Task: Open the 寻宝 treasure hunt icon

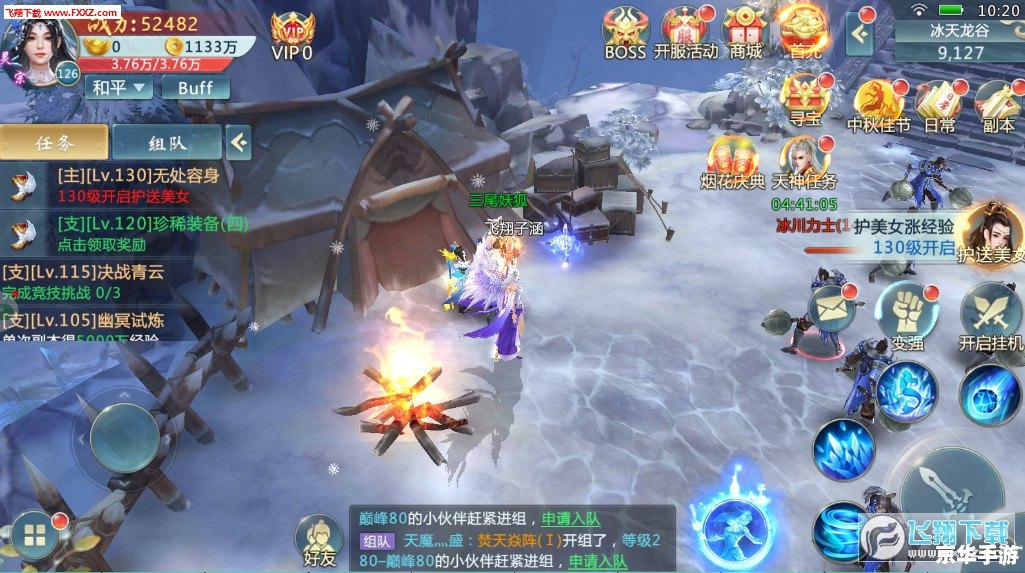Action: (804, 99)
